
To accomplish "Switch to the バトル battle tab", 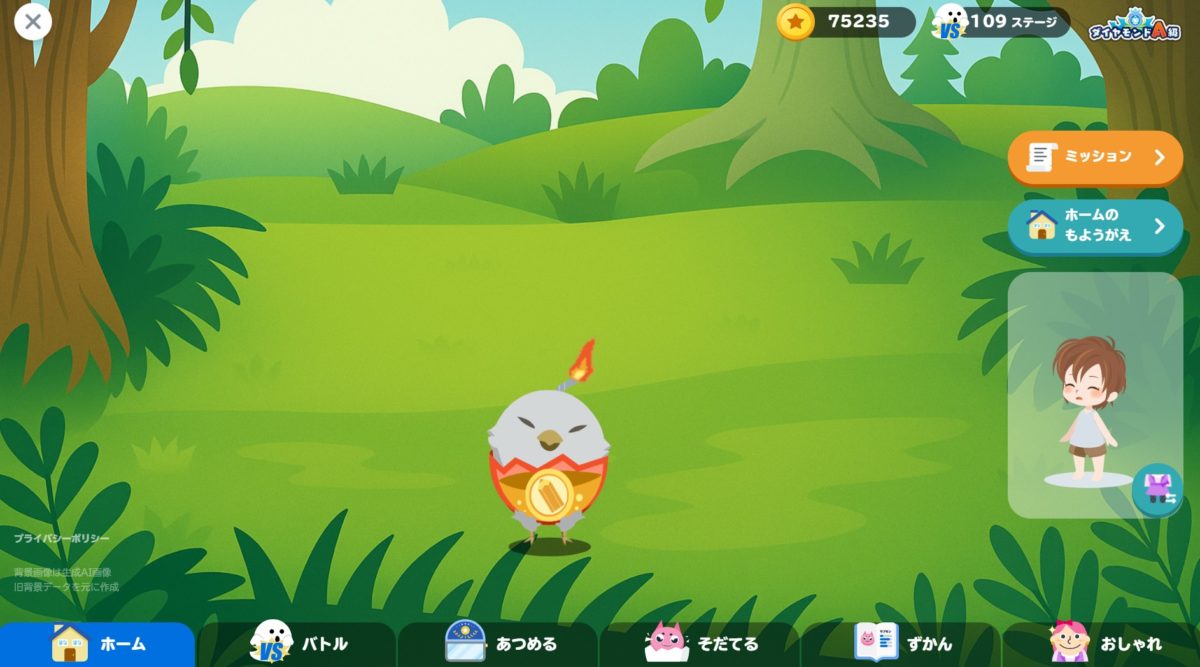I will tap(298, 643).
